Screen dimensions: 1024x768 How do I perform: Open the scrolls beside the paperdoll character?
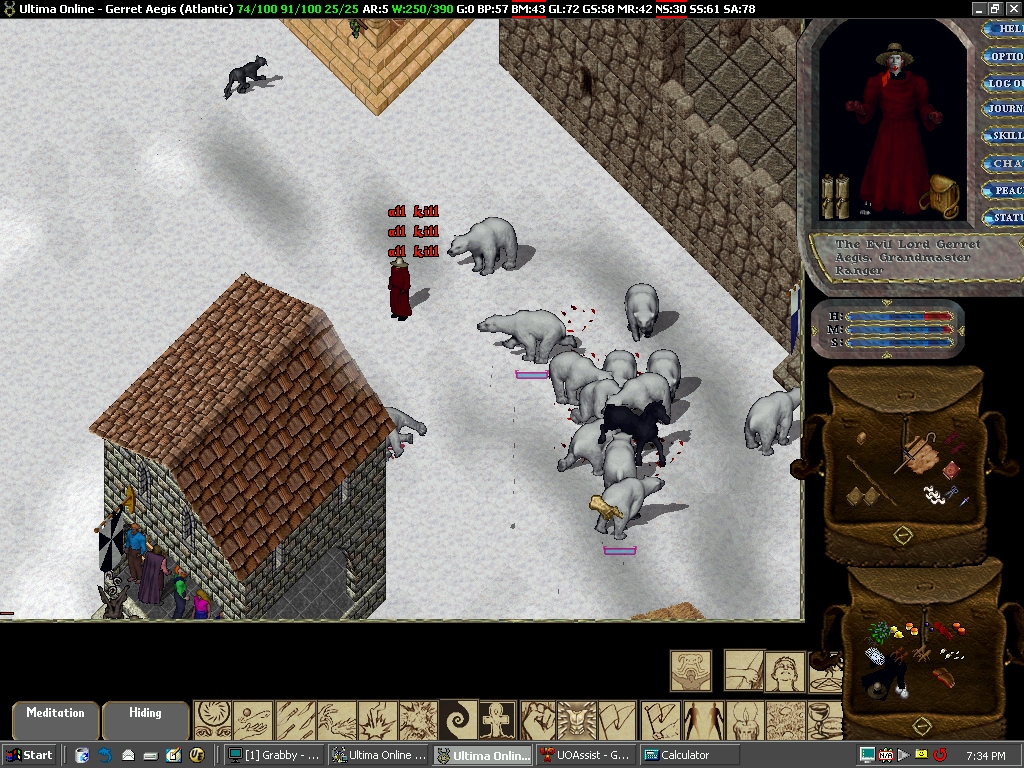tap(835, 196)
